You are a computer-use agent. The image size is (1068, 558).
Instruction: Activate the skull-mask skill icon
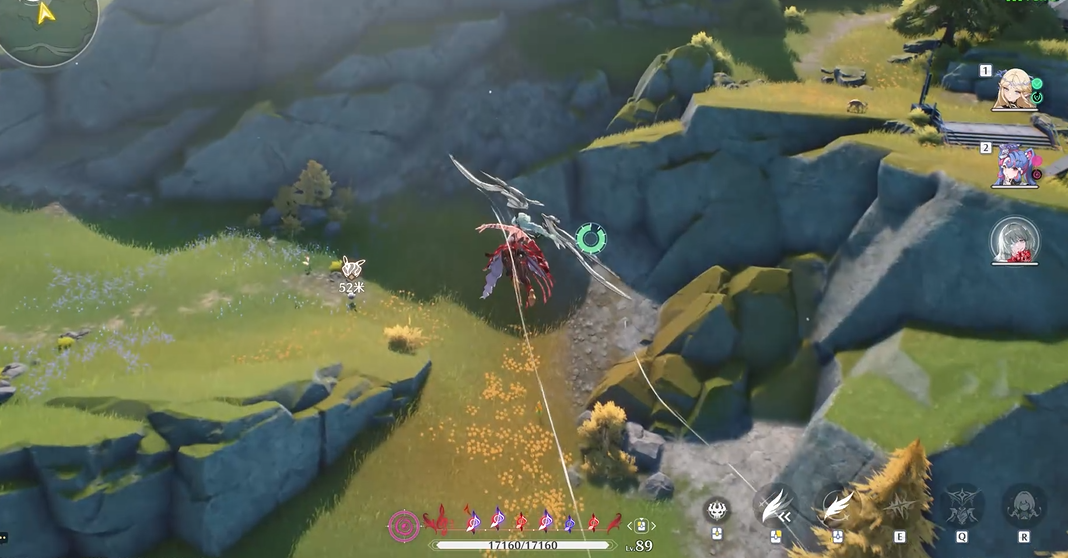[717, 509]
